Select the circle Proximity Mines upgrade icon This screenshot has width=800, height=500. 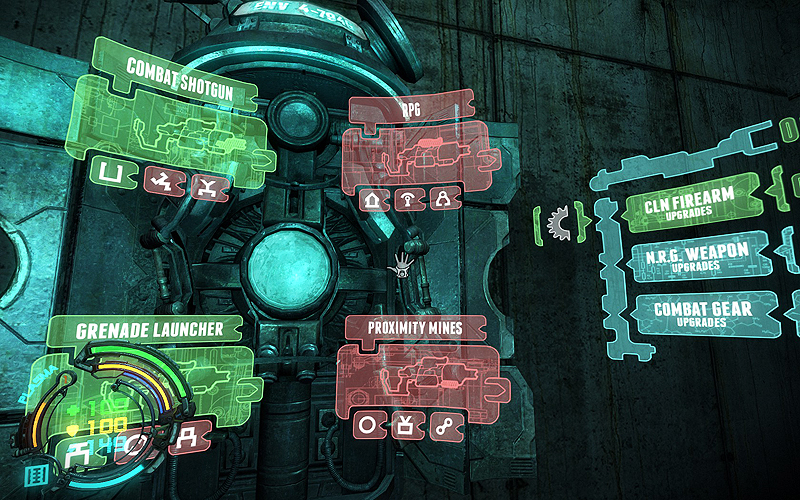coord(369,424)
